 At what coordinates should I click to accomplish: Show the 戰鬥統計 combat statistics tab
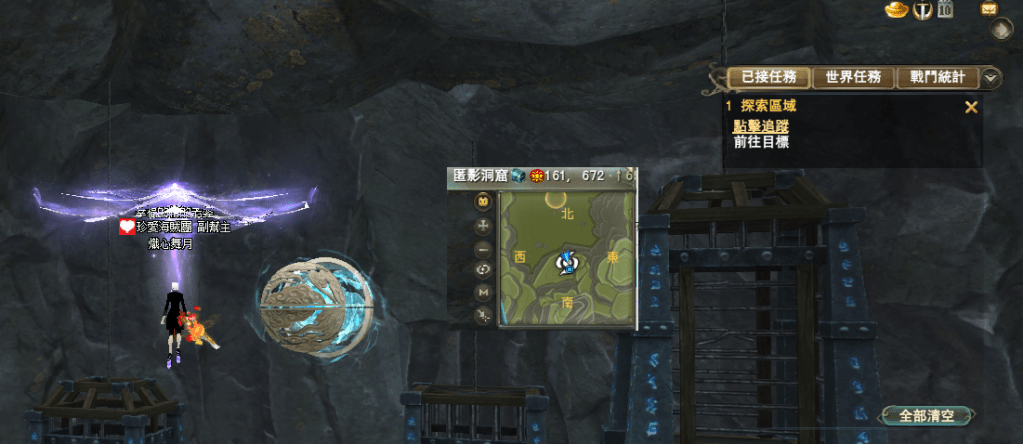(937, 78)
